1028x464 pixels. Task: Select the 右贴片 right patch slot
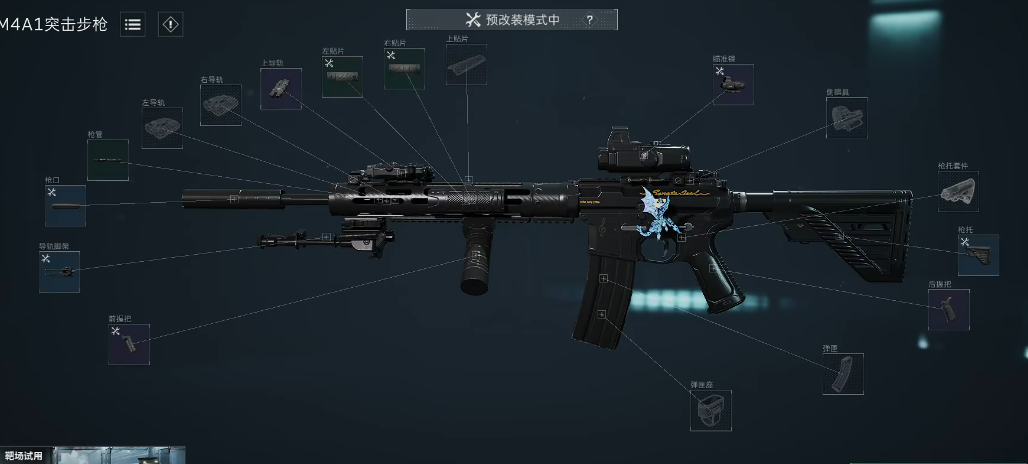click(404, 69)
